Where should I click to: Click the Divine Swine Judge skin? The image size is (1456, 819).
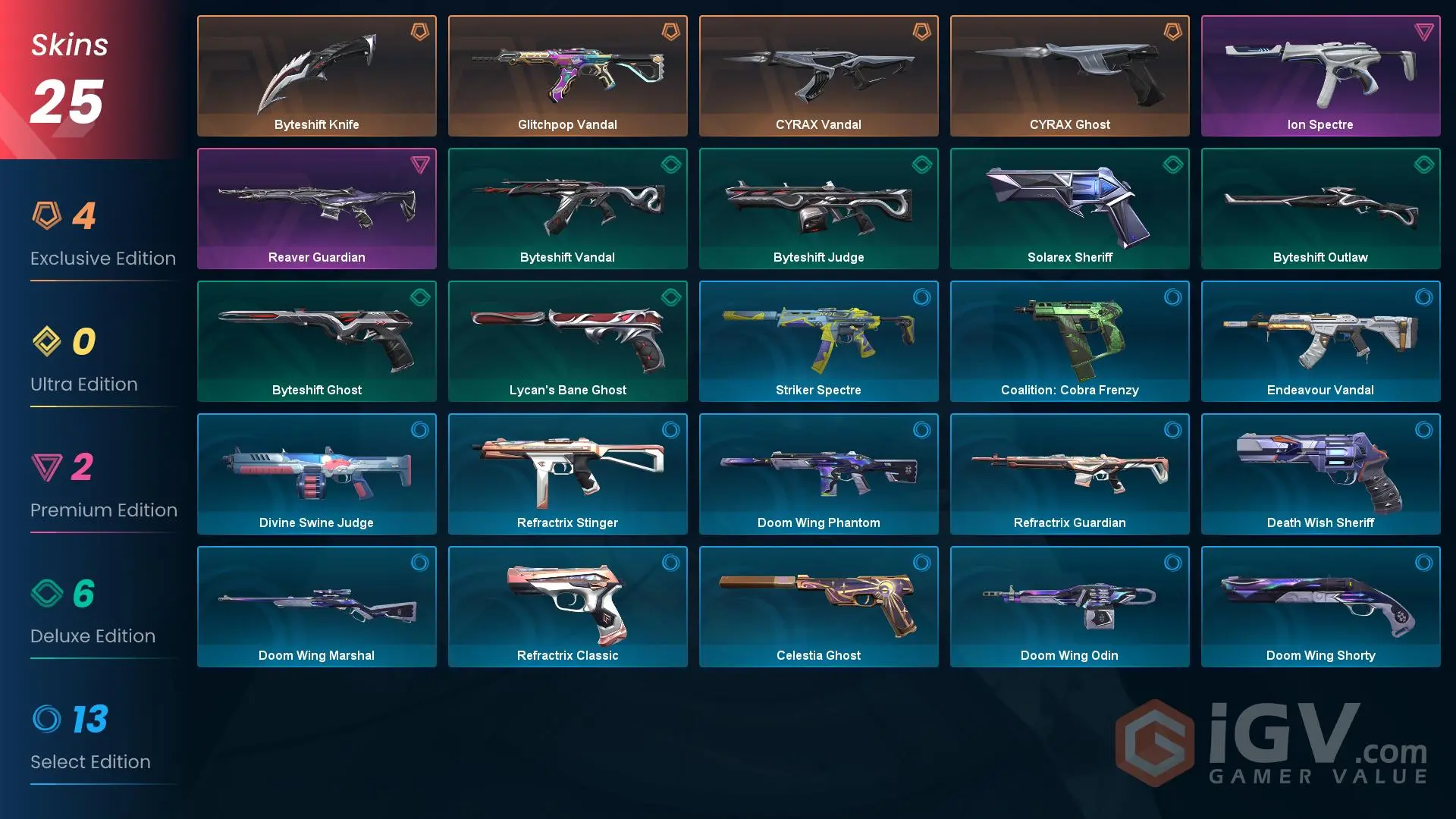(317, 474)
